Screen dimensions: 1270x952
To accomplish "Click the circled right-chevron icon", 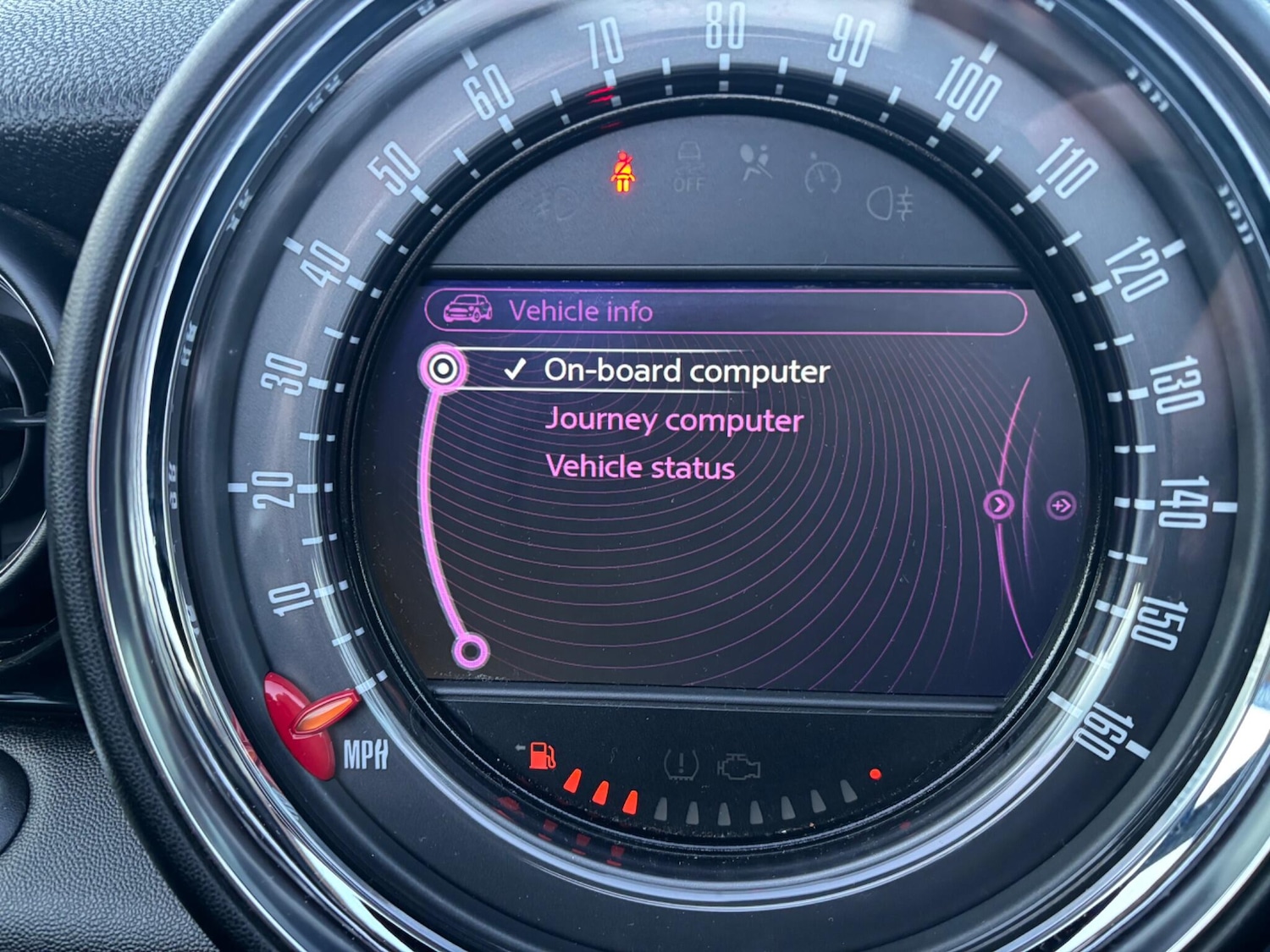I will (999, 505).
